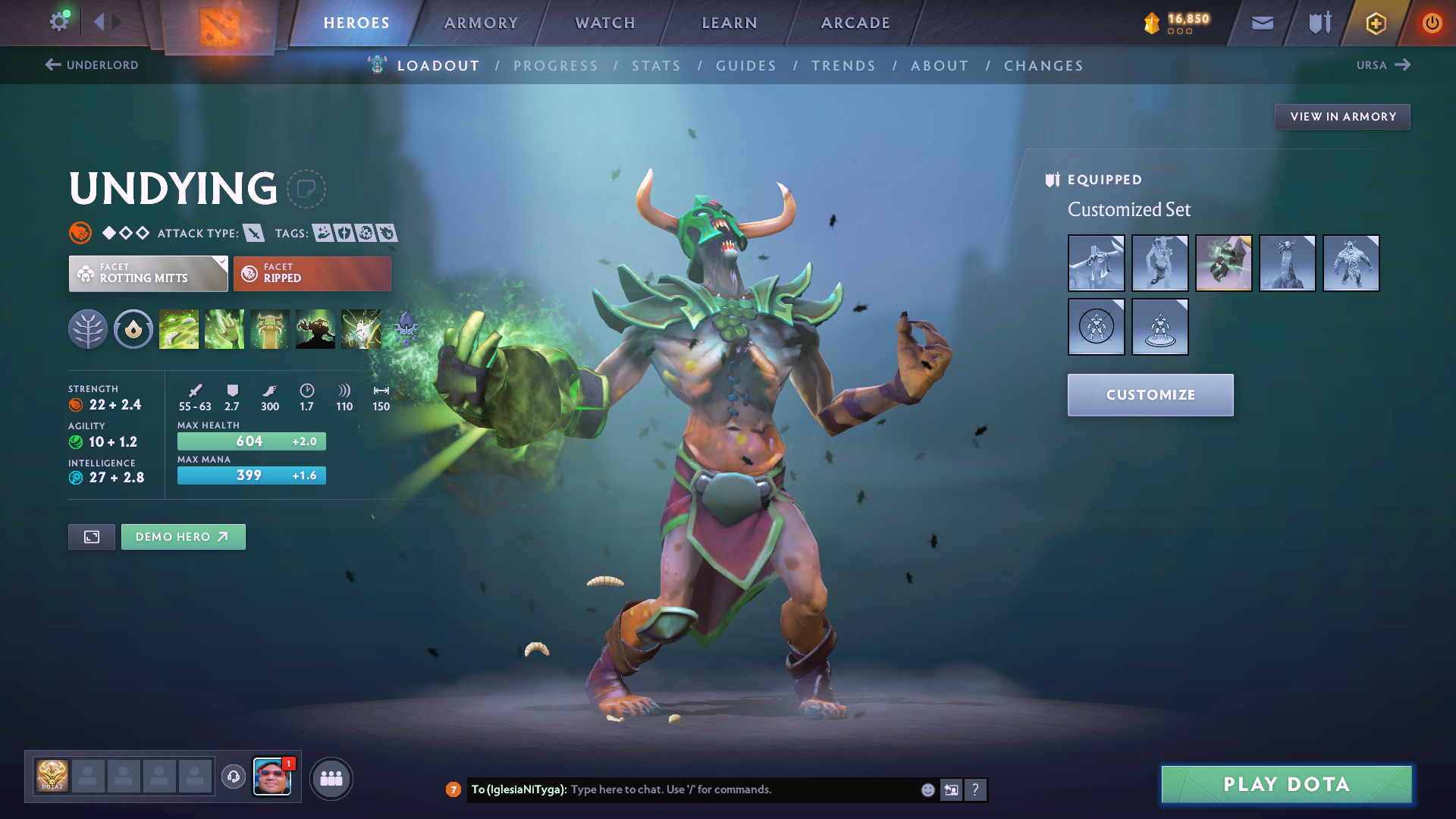The height and width of the screenshot is (819, 1456).
Task: Switch to the Armory tab
Action: pos(481,23)
